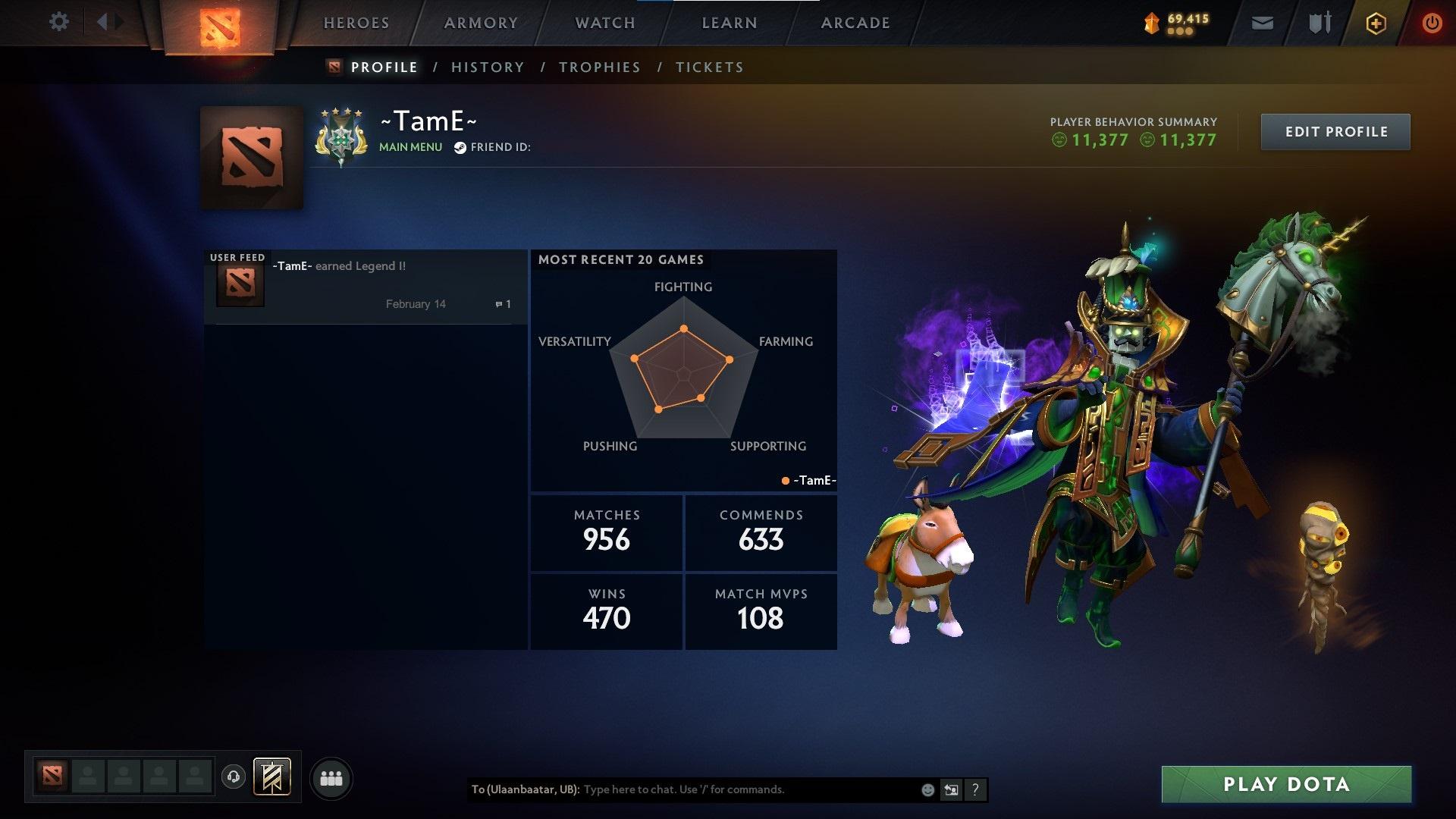Open the settings gear menu

click(59, 22)
